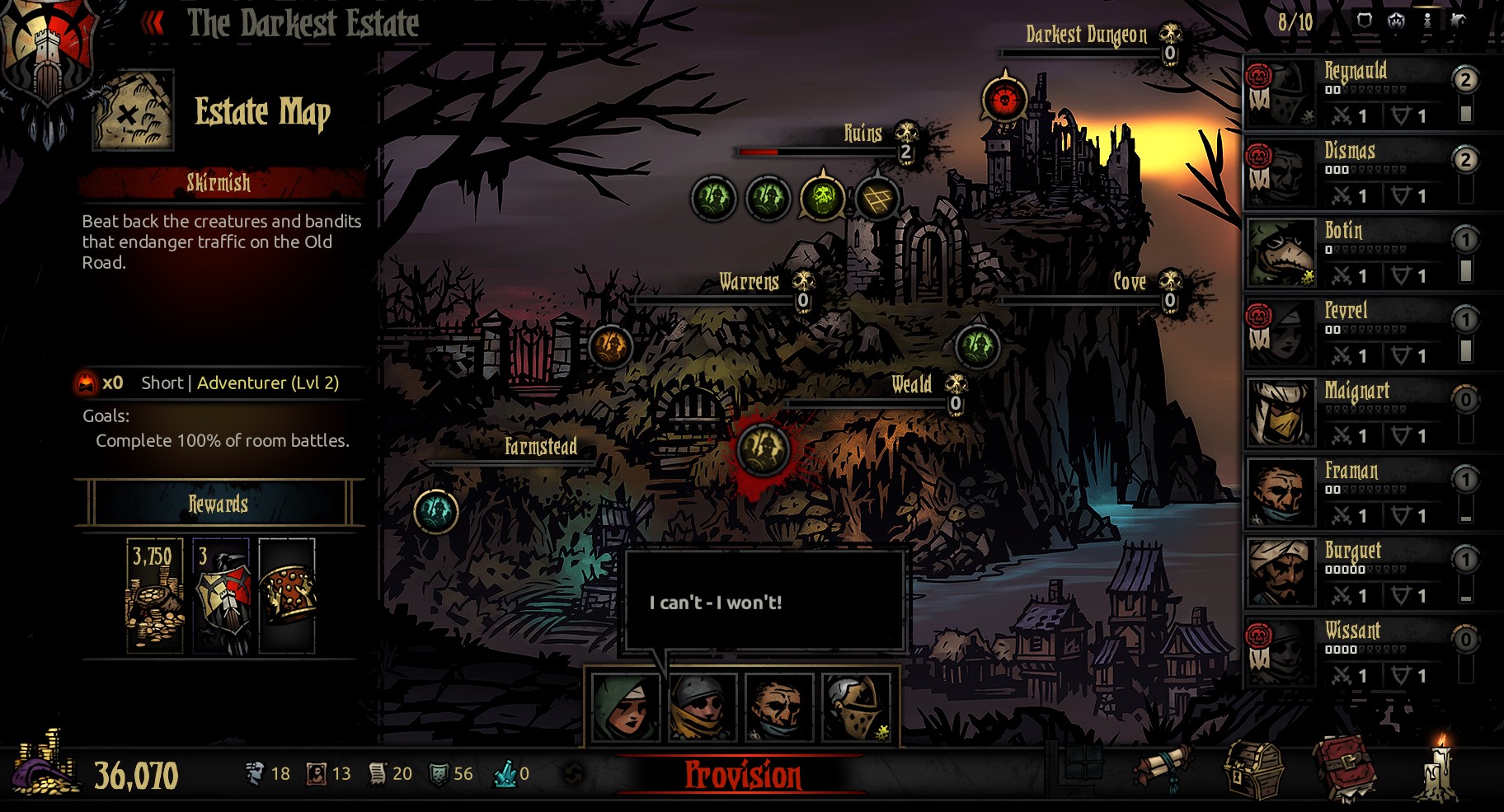Image resolution: width=1504 pixels, height=812 pixels.
Task: Select the Ruins map-grid mission icon
Action: click(877, 199)
